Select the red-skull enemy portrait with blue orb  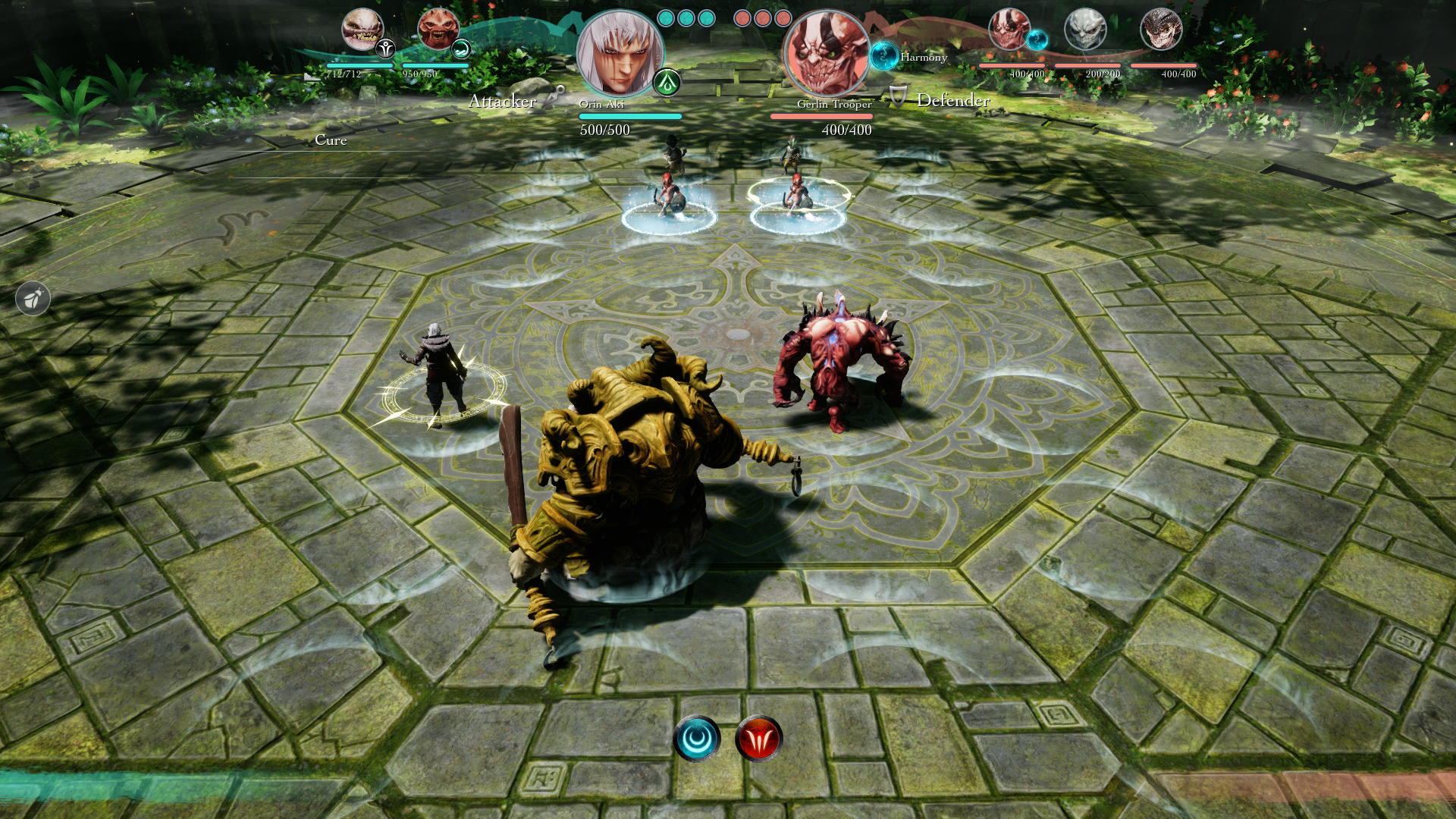[x=1009, y=30]
